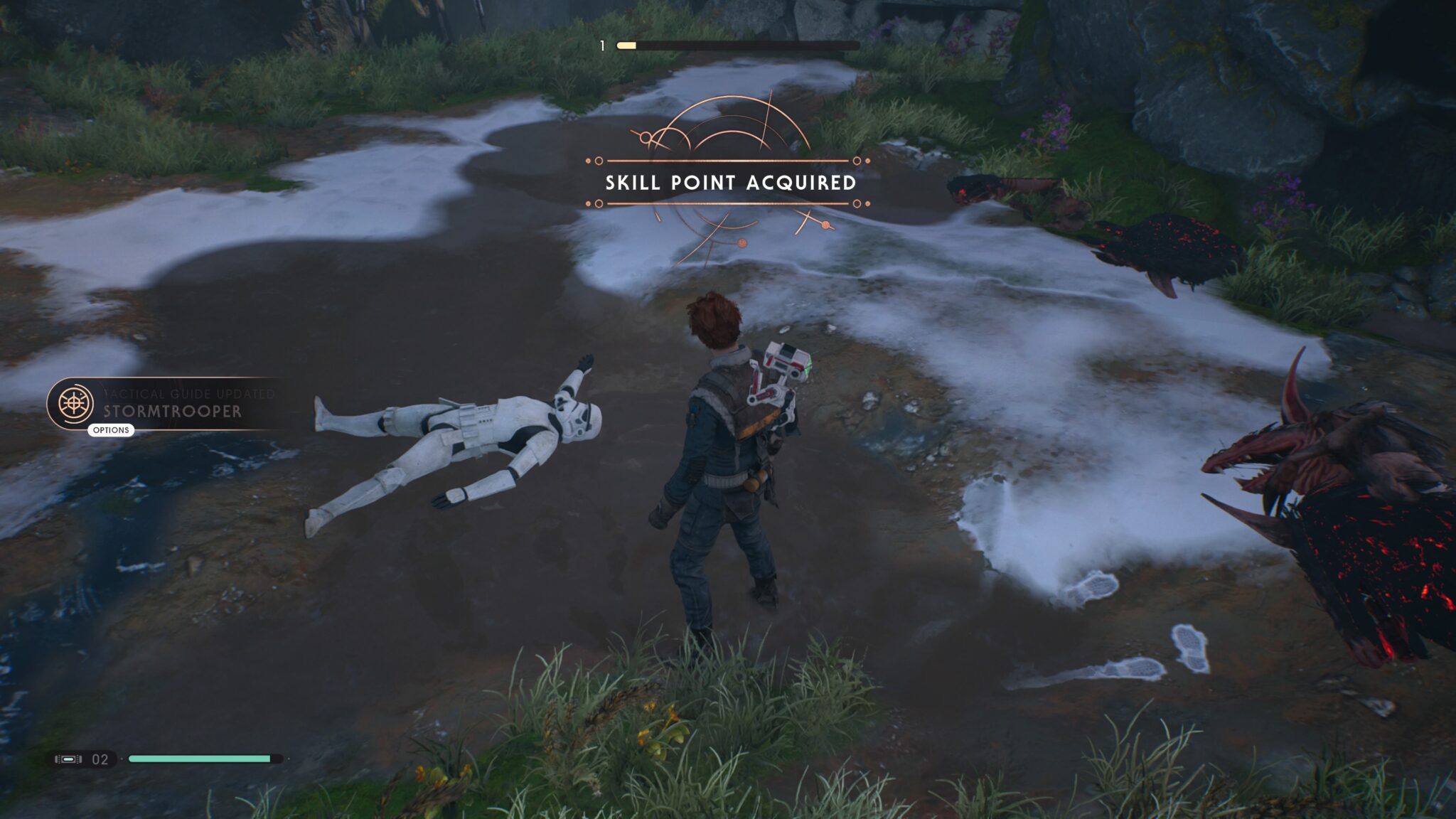The height and width of the screenshot is (819, 1456).
Task: Click the level 1 indicator above the XP bar
Action: 601,45
